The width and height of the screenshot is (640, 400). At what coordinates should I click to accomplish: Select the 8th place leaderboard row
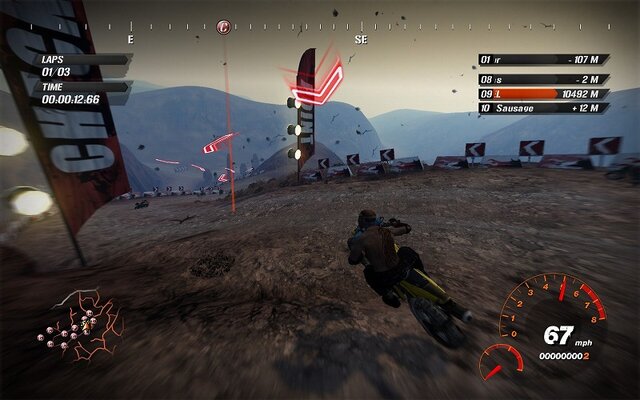(x=543, y=77)
